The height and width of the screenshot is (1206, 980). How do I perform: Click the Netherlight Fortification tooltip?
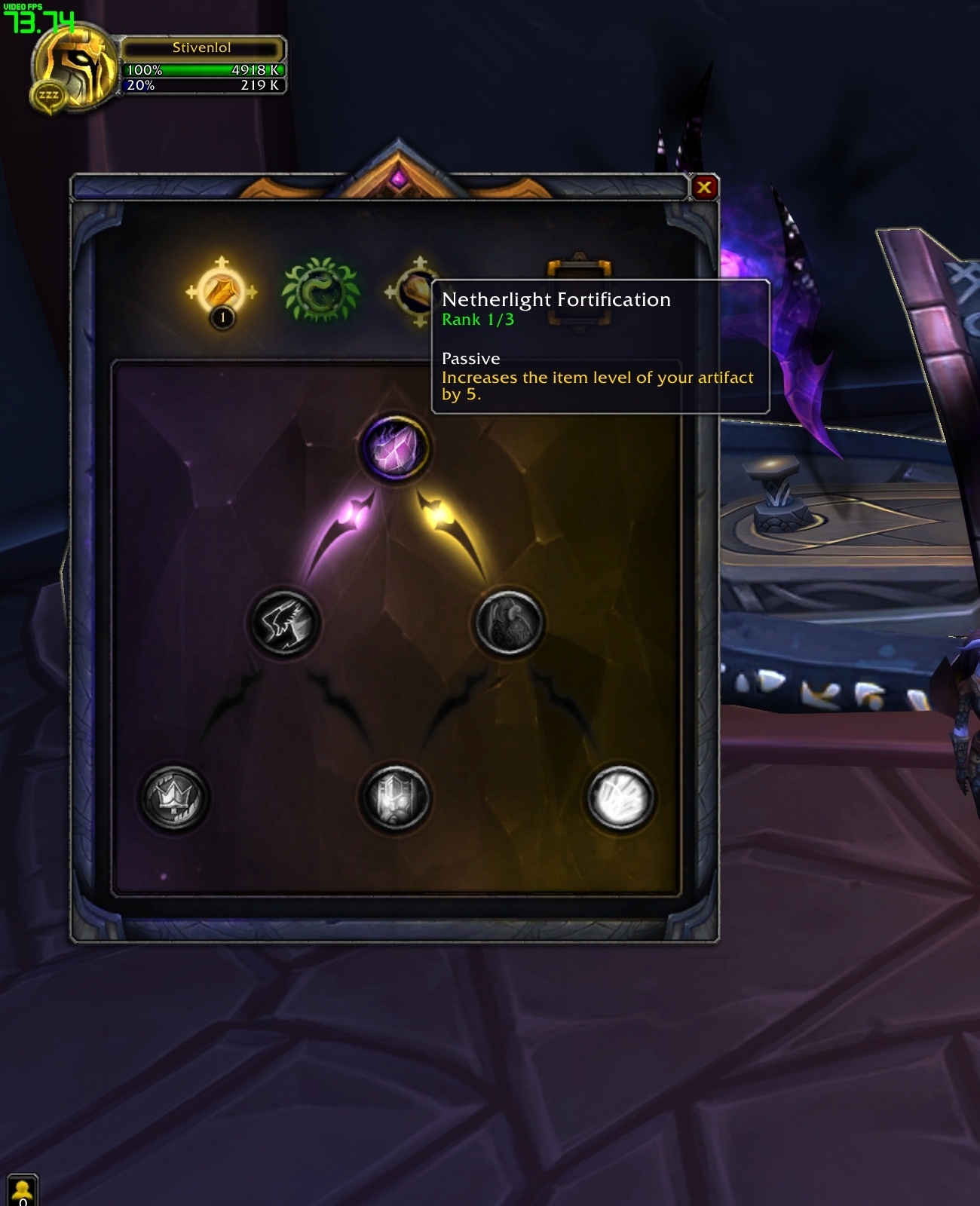click(x=599, y=347)
